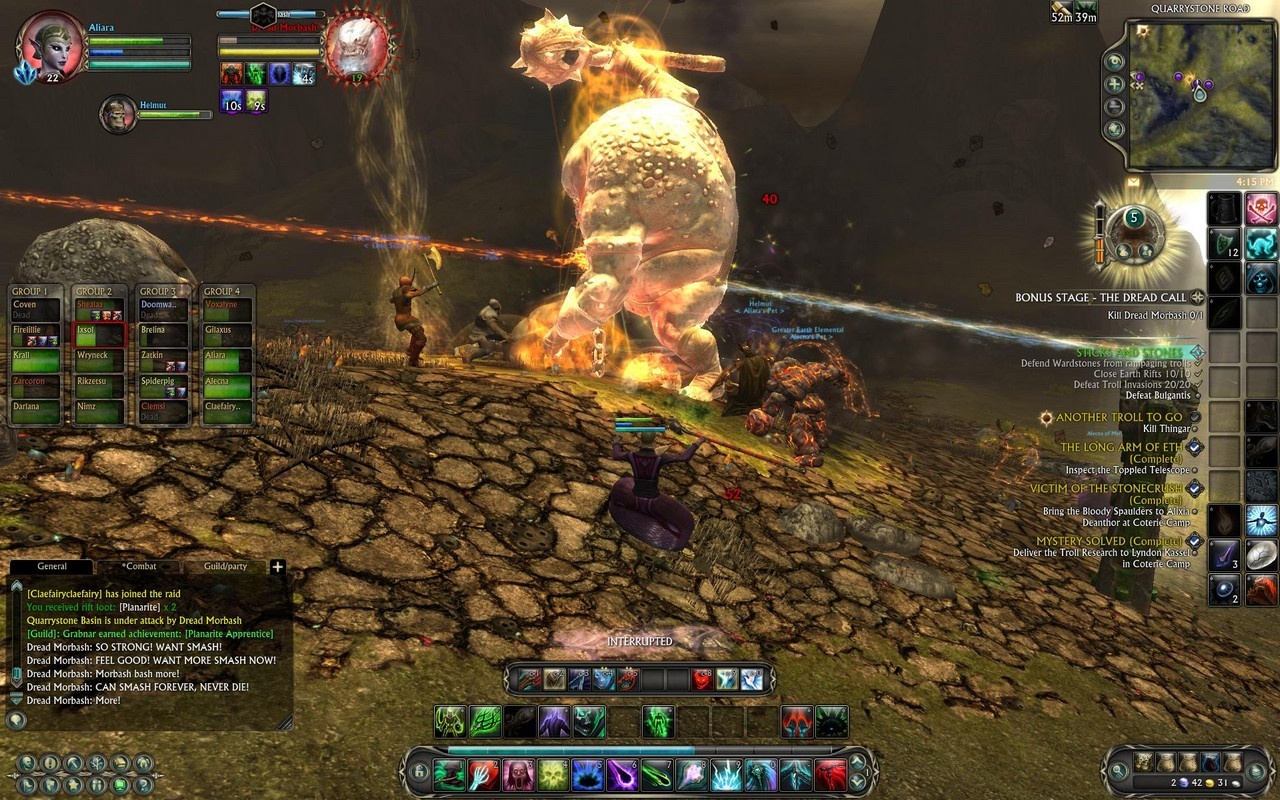Zoom out the minimap with minus button
Viewport: 1280px width, 800px height.
tap(1114, 107)
